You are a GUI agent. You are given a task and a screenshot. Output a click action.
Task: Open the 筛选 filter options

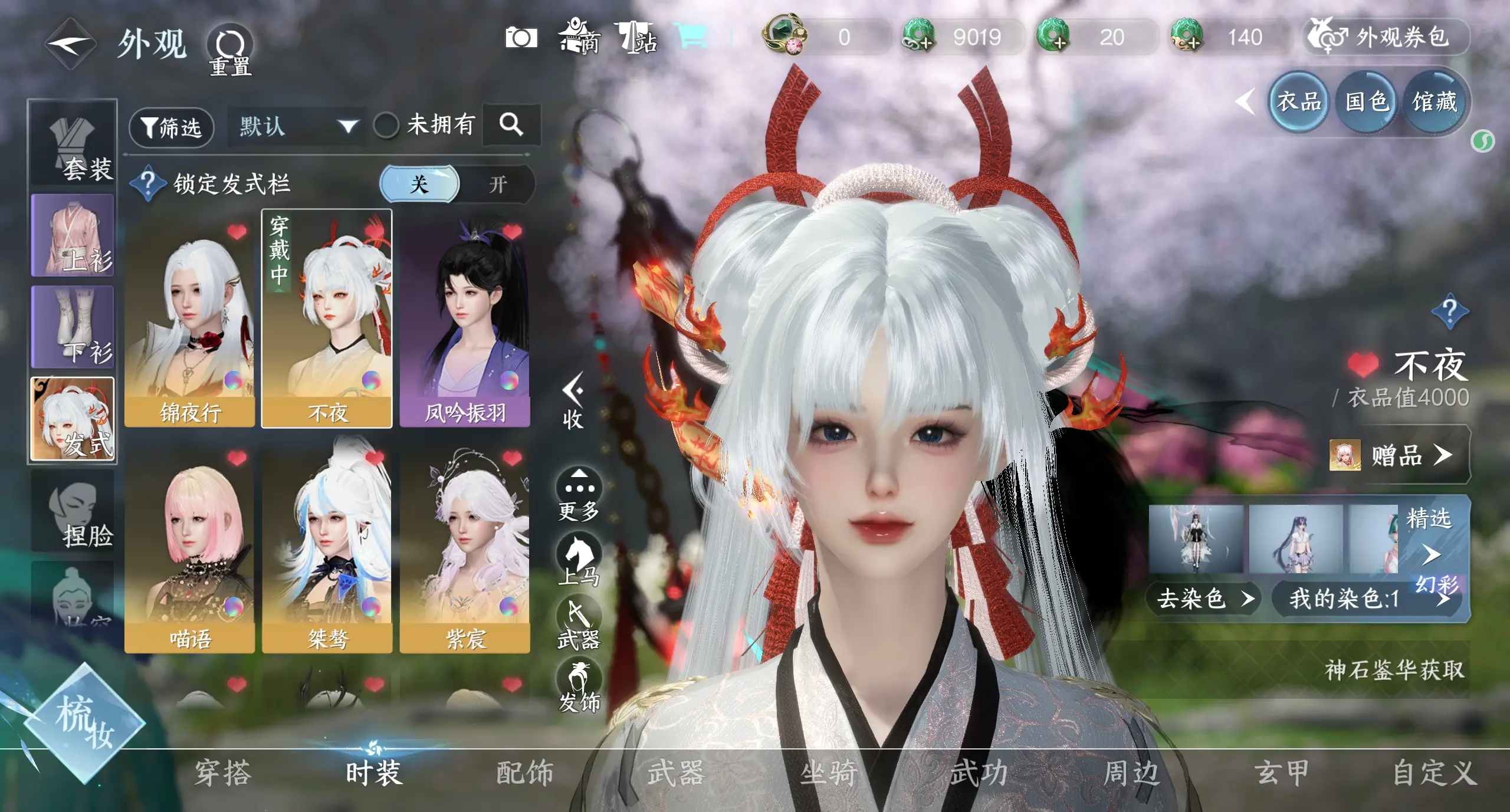(171, 127)
